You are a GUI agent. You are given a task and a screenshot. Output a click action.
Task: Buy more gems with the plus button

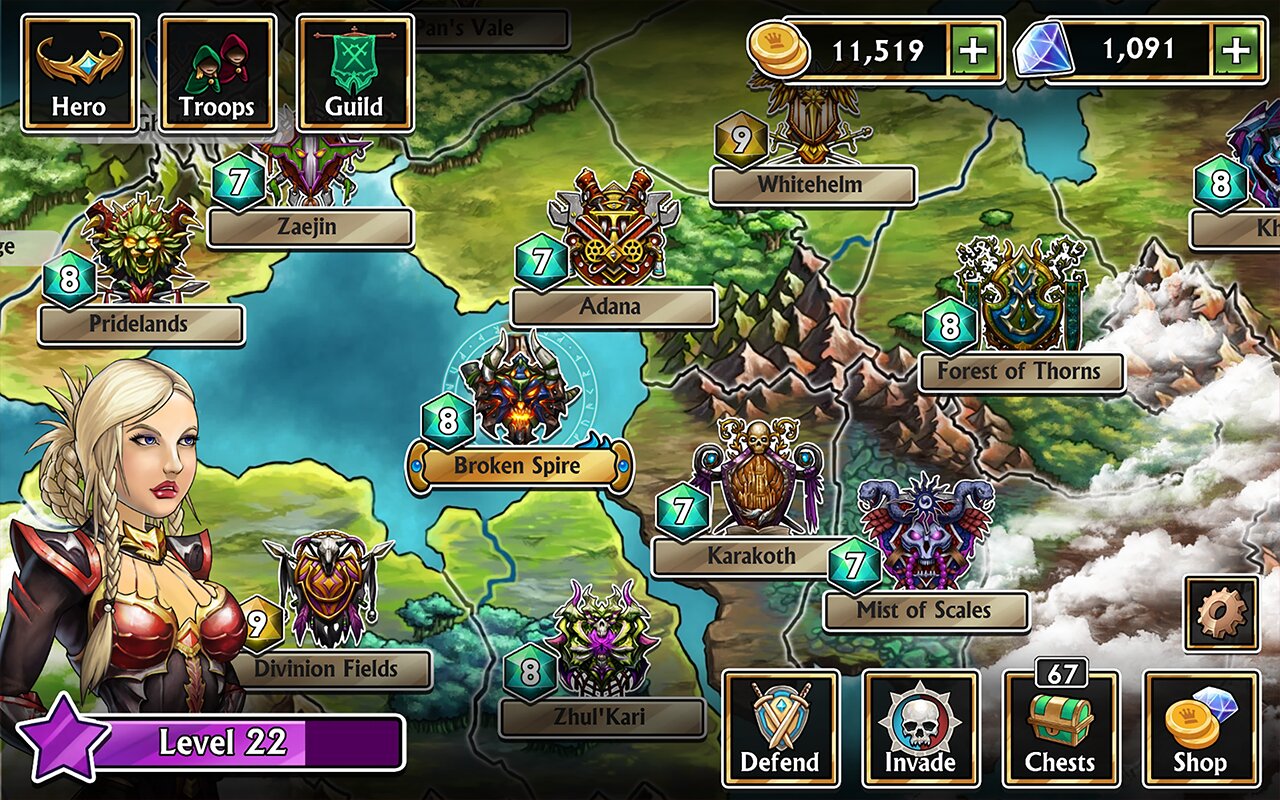point(1236,50)
